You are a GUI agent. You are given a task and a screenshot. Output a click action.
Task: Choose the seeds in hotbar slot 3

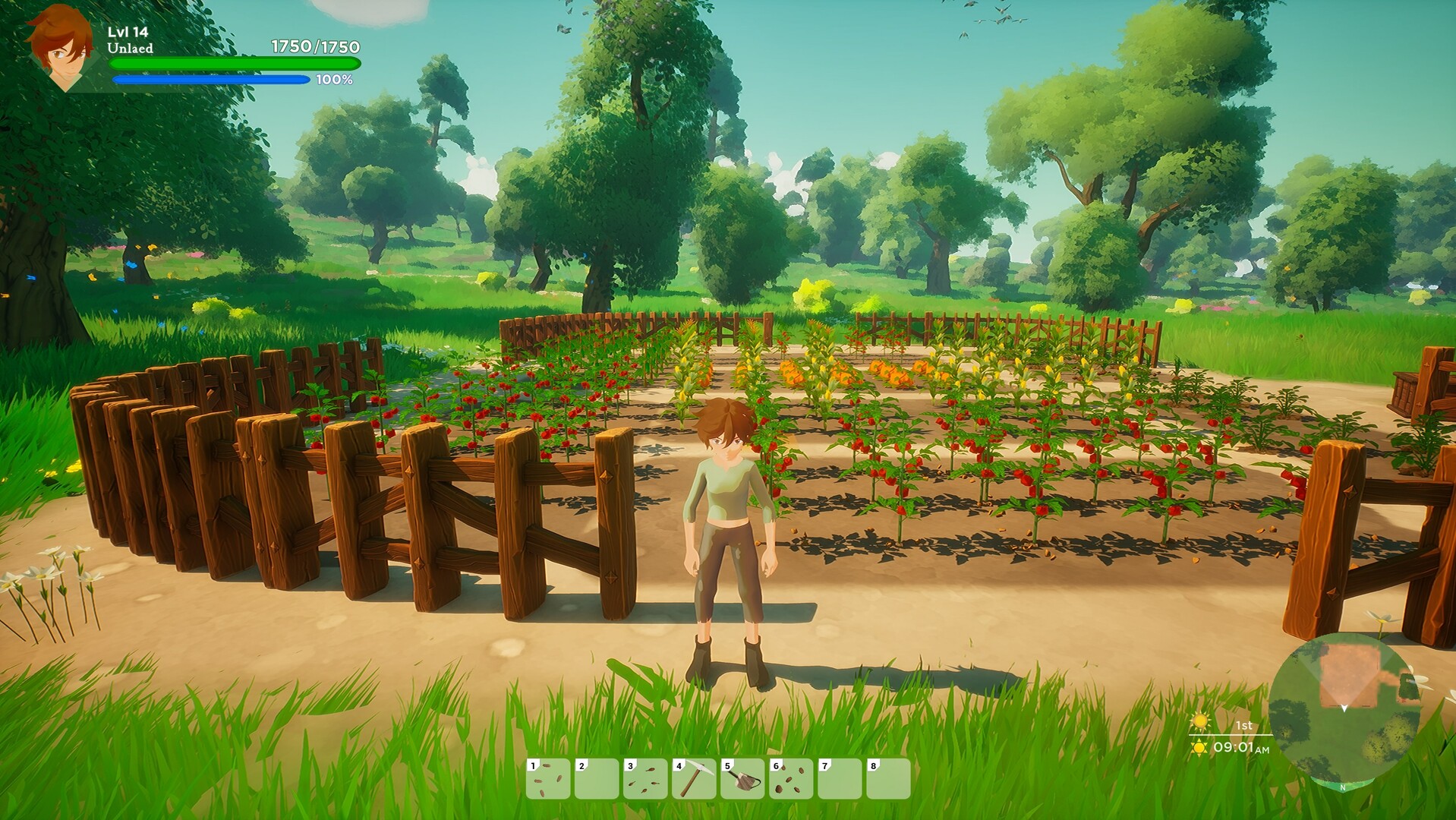645,778
